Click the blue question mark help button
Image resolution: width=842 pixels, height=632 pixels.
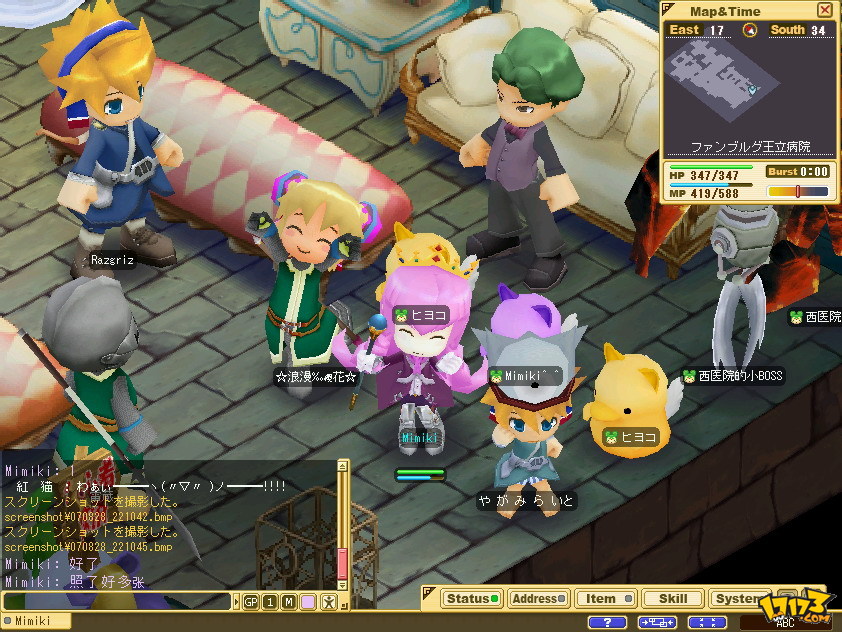pos(607,622)
